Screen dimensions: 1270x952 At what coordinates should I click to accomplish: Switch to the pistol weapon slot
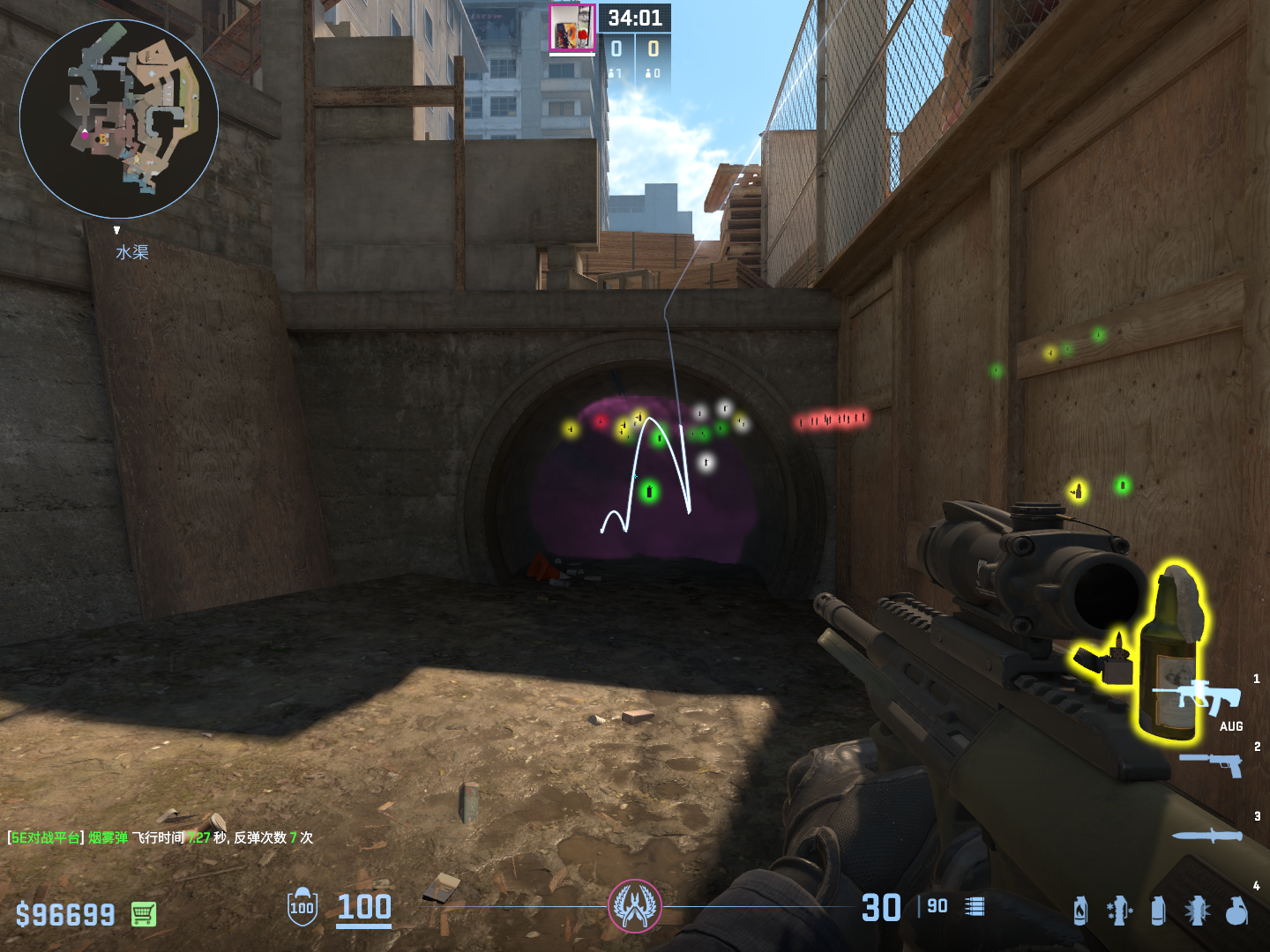[1212, 763]
